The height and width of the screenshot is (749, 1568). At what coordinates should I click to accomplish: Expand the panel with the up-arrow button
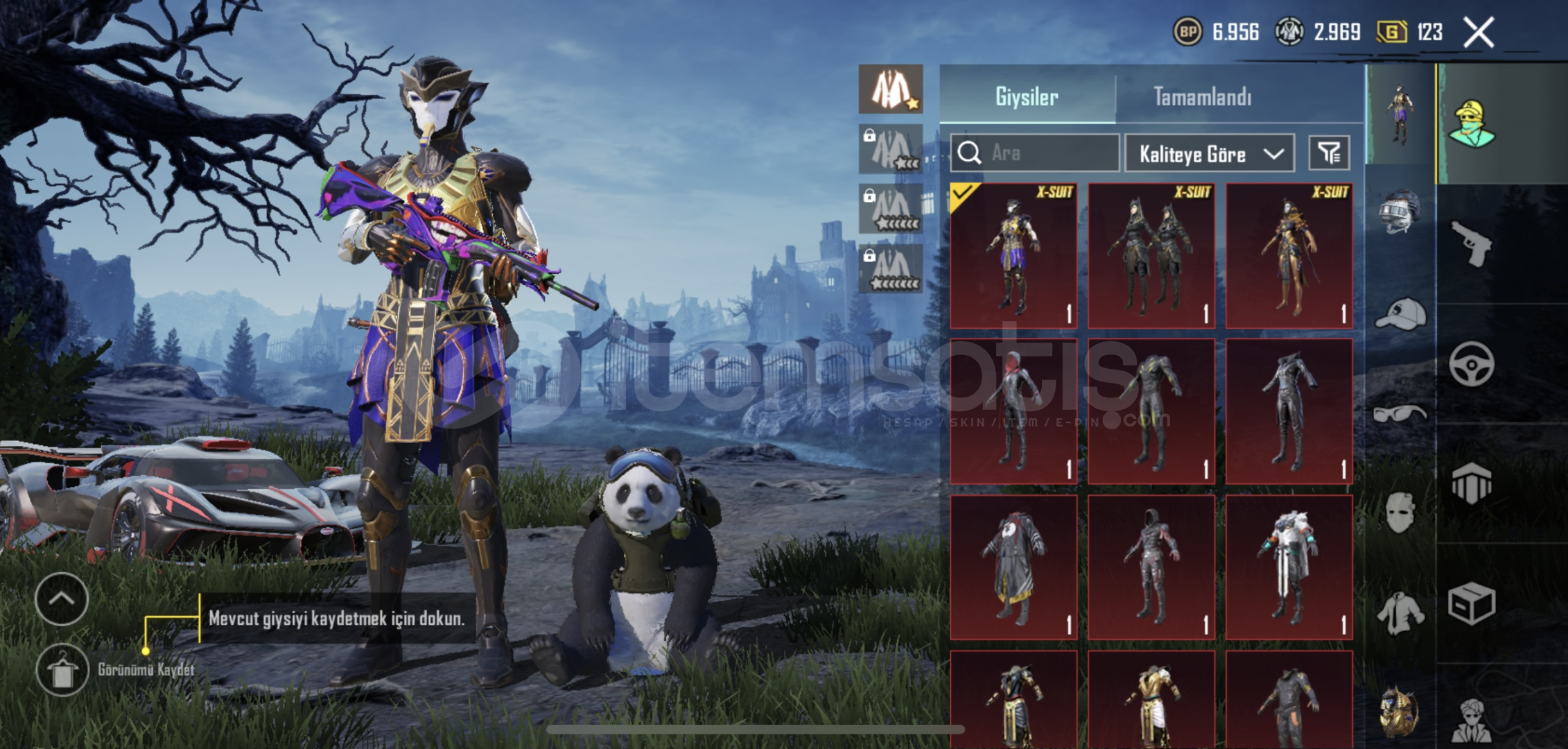tap(62, 599)
